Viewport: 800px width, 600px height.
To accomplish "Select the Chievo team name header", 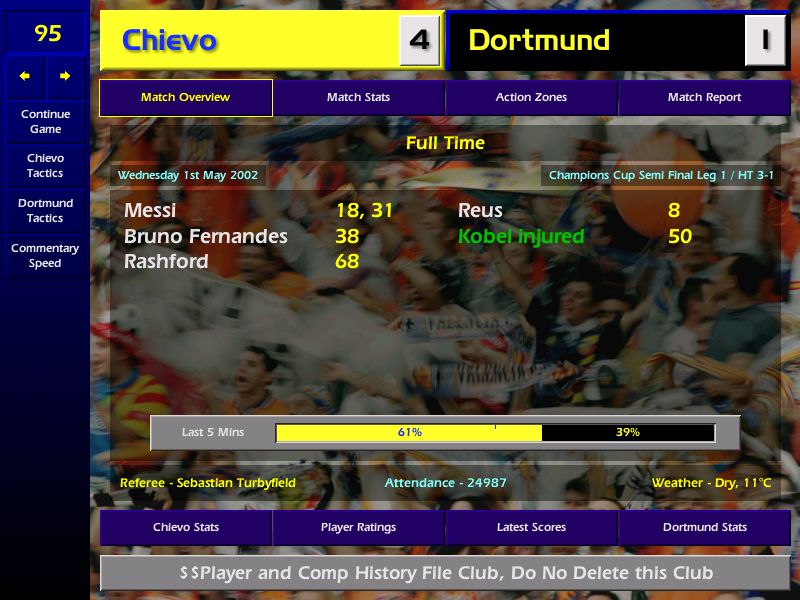I will coord(169,40).
